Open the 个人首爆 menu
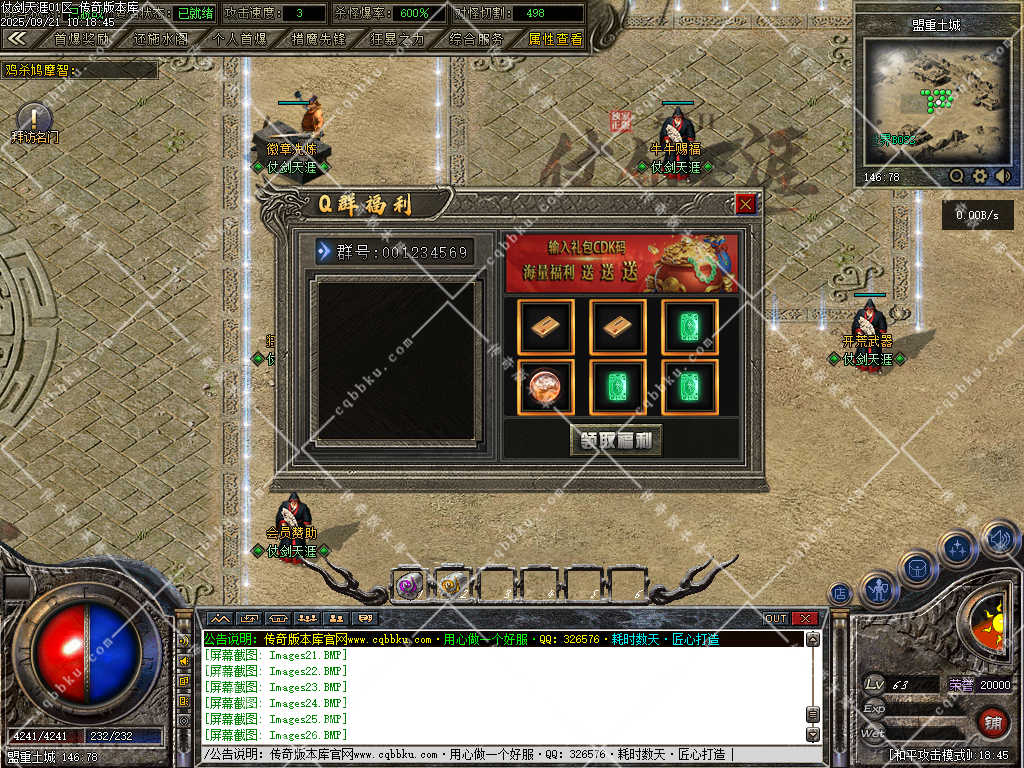1024x768 pixels. point(240,39)
